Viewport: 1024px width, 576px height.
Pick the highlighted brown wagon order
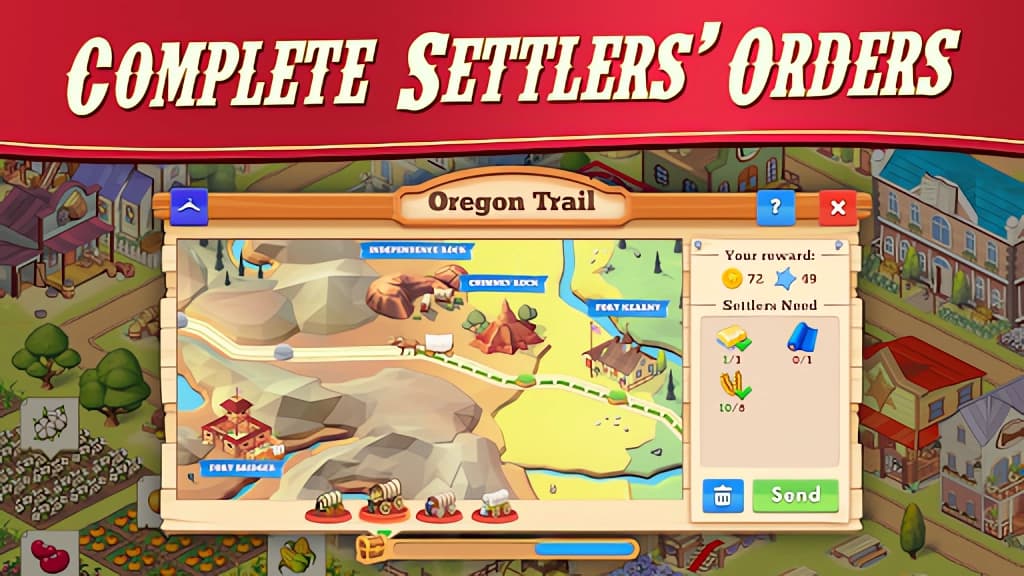(384, 498)
